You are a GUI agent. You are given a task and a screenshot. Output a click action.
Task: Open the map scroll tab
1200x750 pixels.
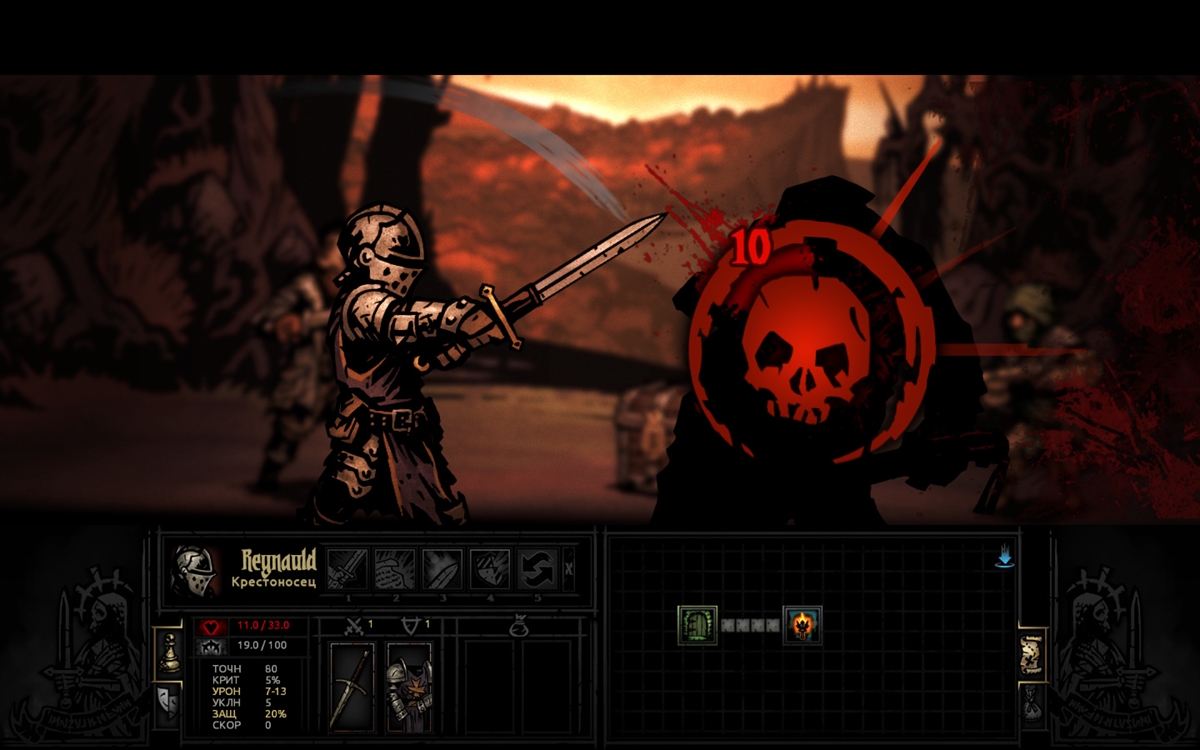1031,655
